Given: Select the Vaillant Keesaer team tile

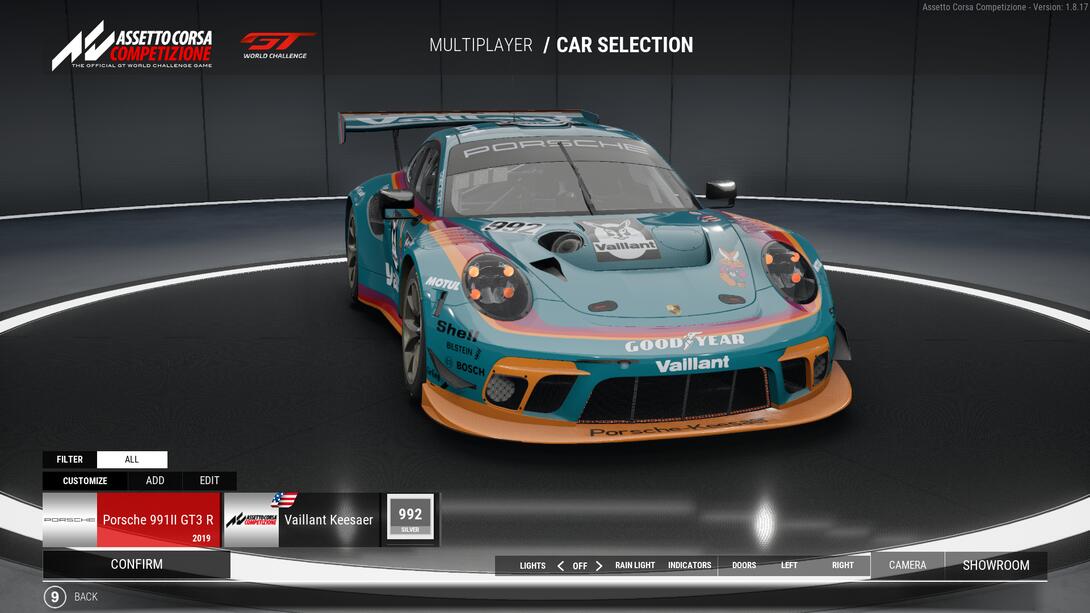Looking at the screenshot, I should 301,520.
